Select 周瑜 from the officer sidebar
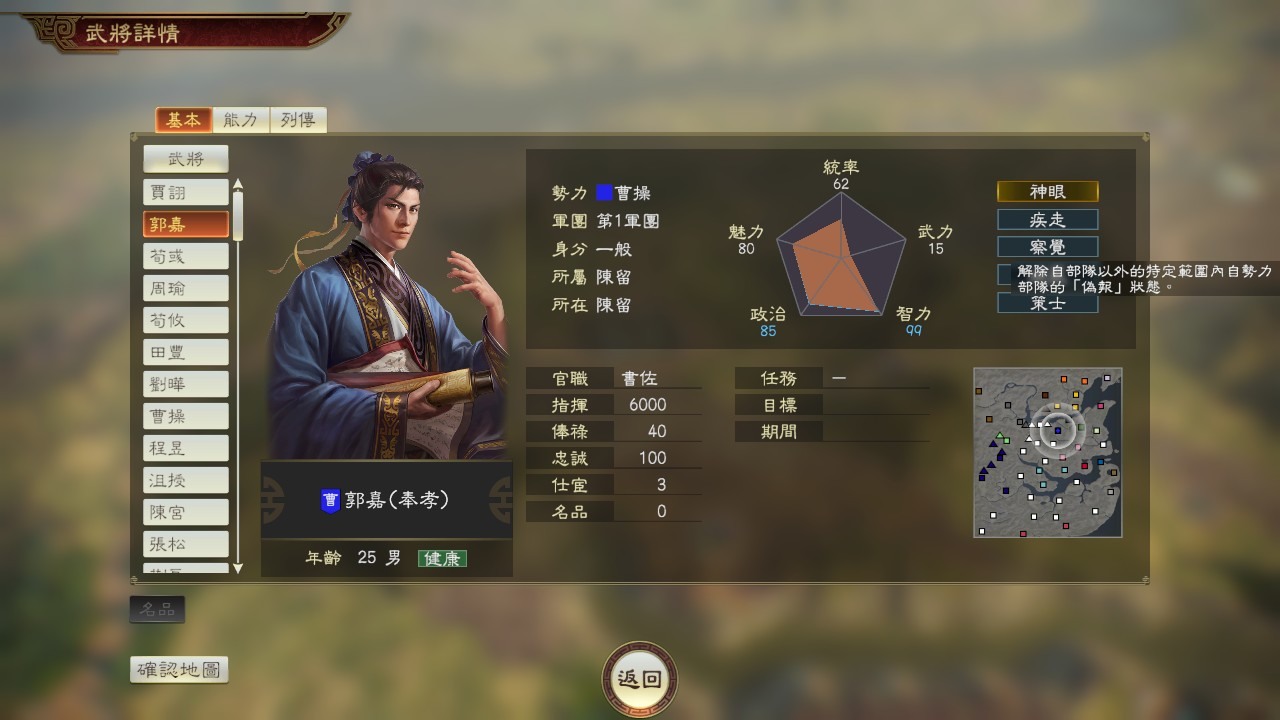This screenshot has height=720, width=1280. tap(185, 288)
